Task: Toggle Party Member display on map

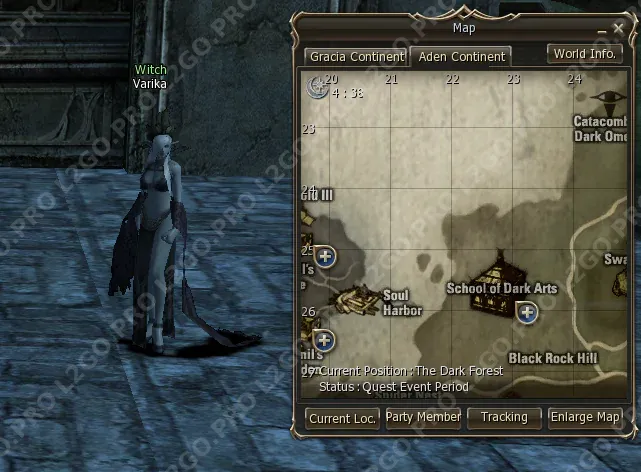Action: point(423,417)
